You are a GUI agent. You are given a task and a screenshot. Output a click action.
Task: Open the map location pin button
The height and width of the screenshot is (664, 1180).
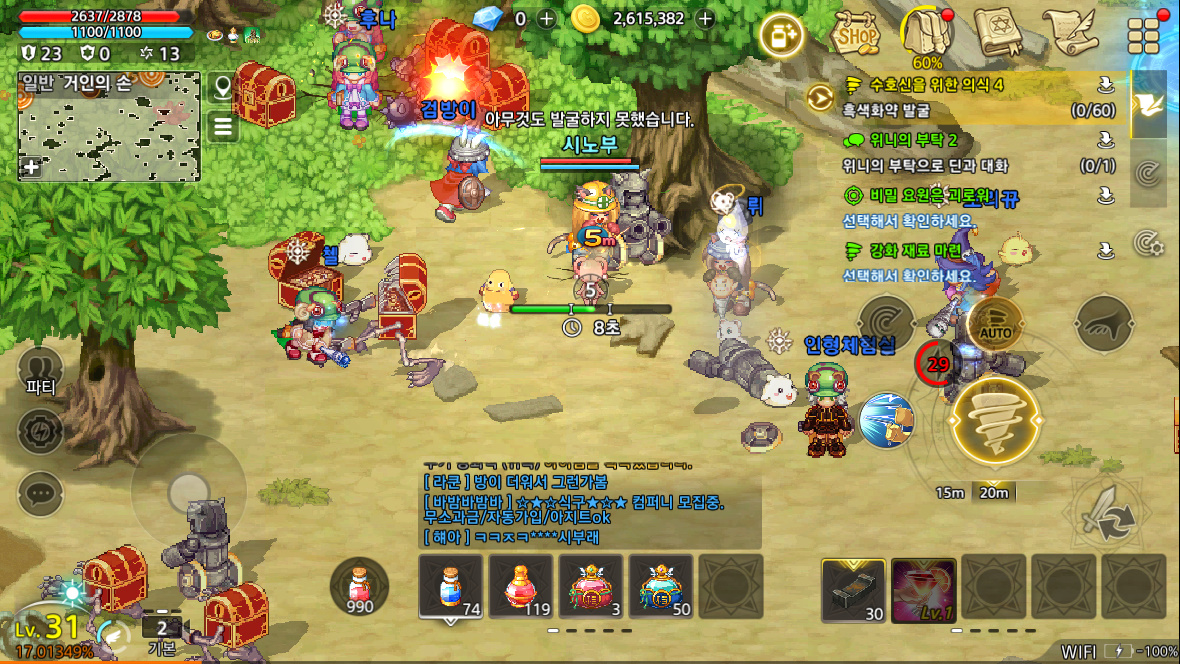point(223,87)
